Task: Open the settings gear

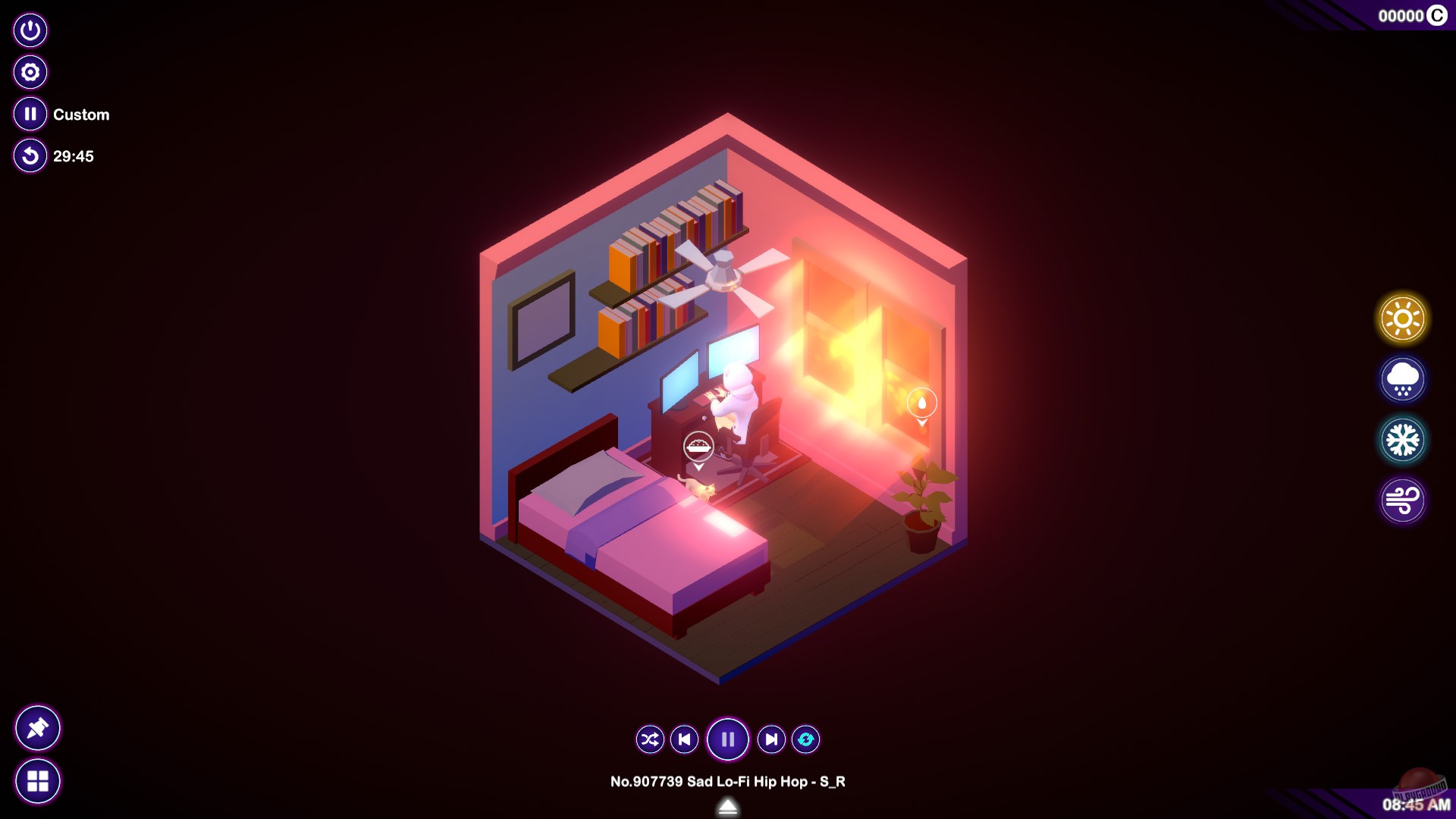Action: click(30, 72)
